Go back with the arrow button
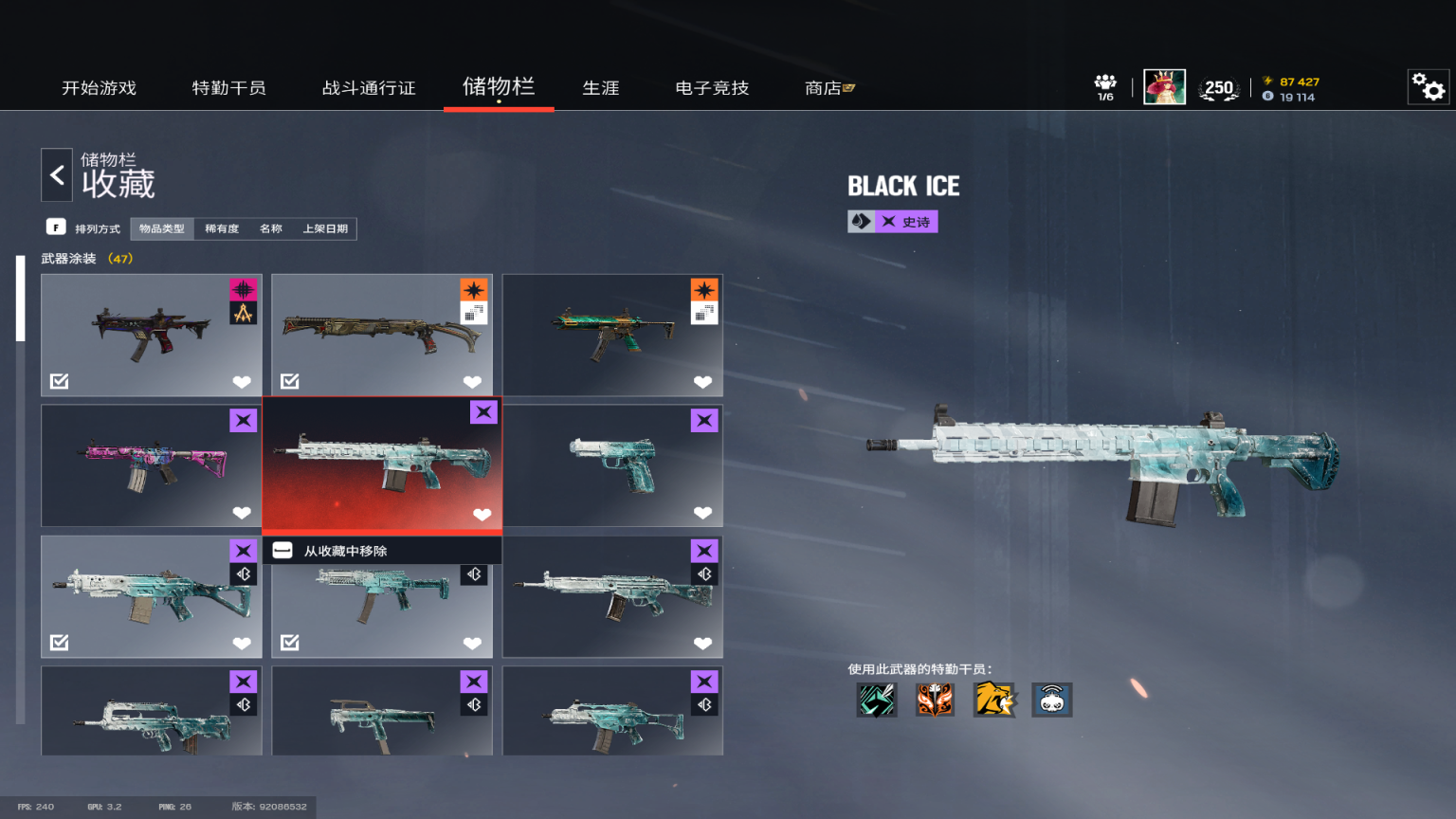The image size is (1456, 819). (x=57, y=175)
